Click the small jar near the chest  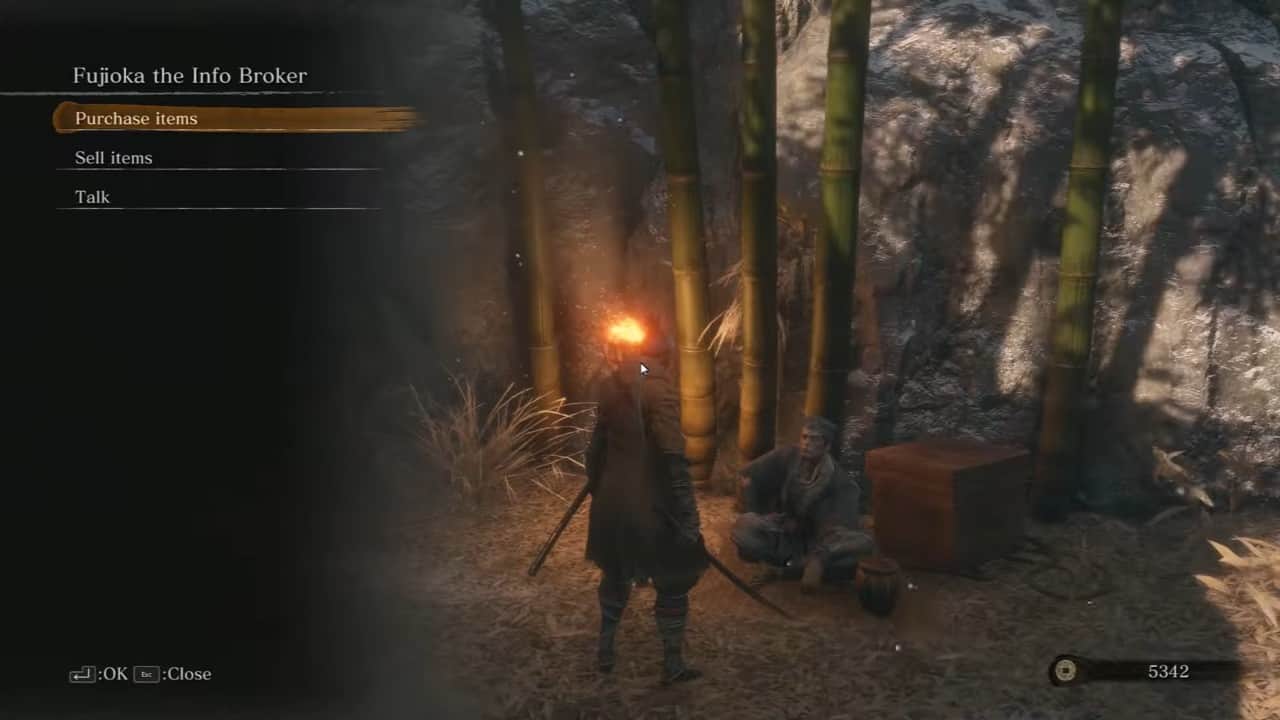pyautogui.click(x=880, y=585)
